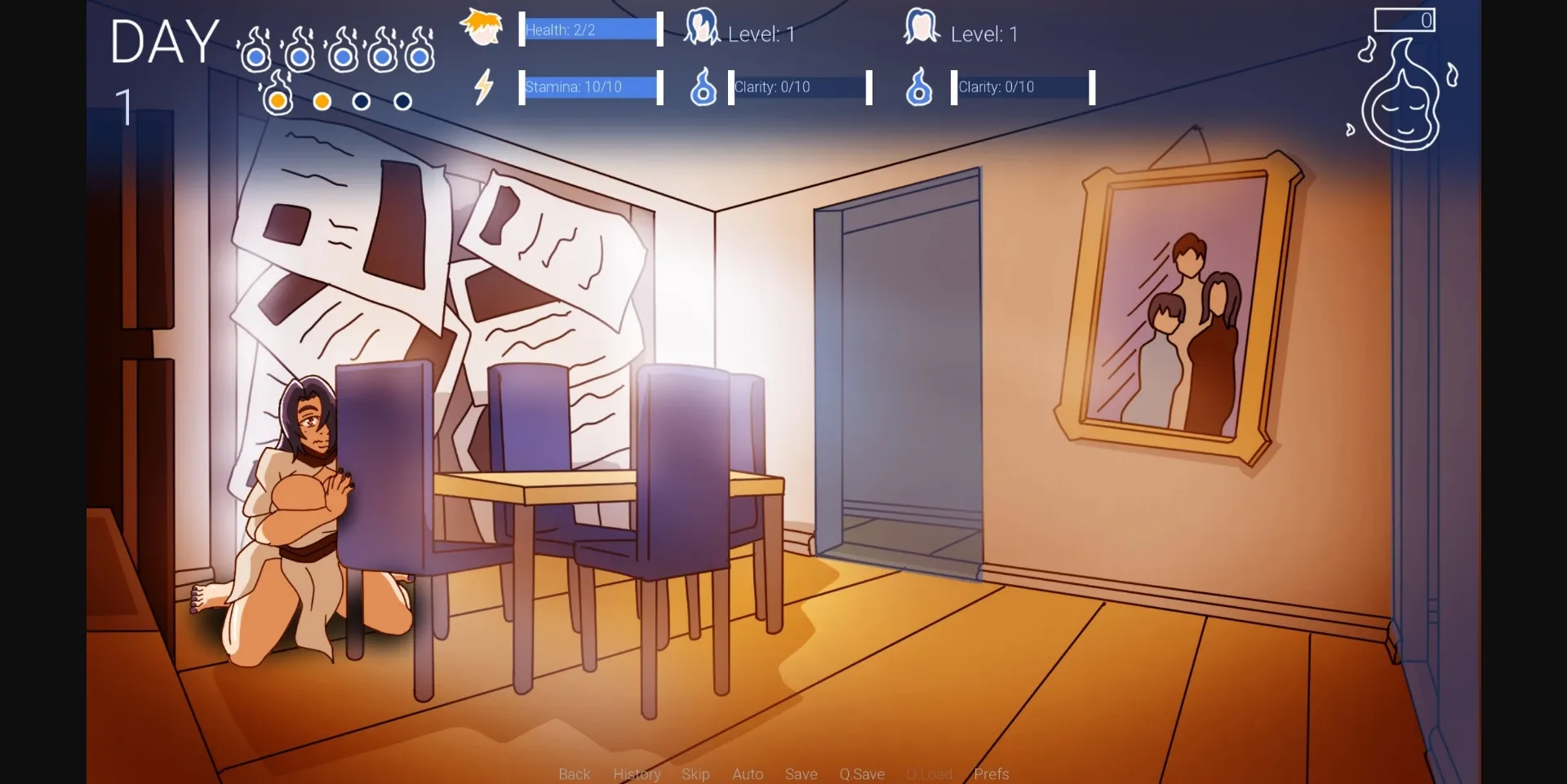Toggle Skip mode

click(x=695, y=773)
